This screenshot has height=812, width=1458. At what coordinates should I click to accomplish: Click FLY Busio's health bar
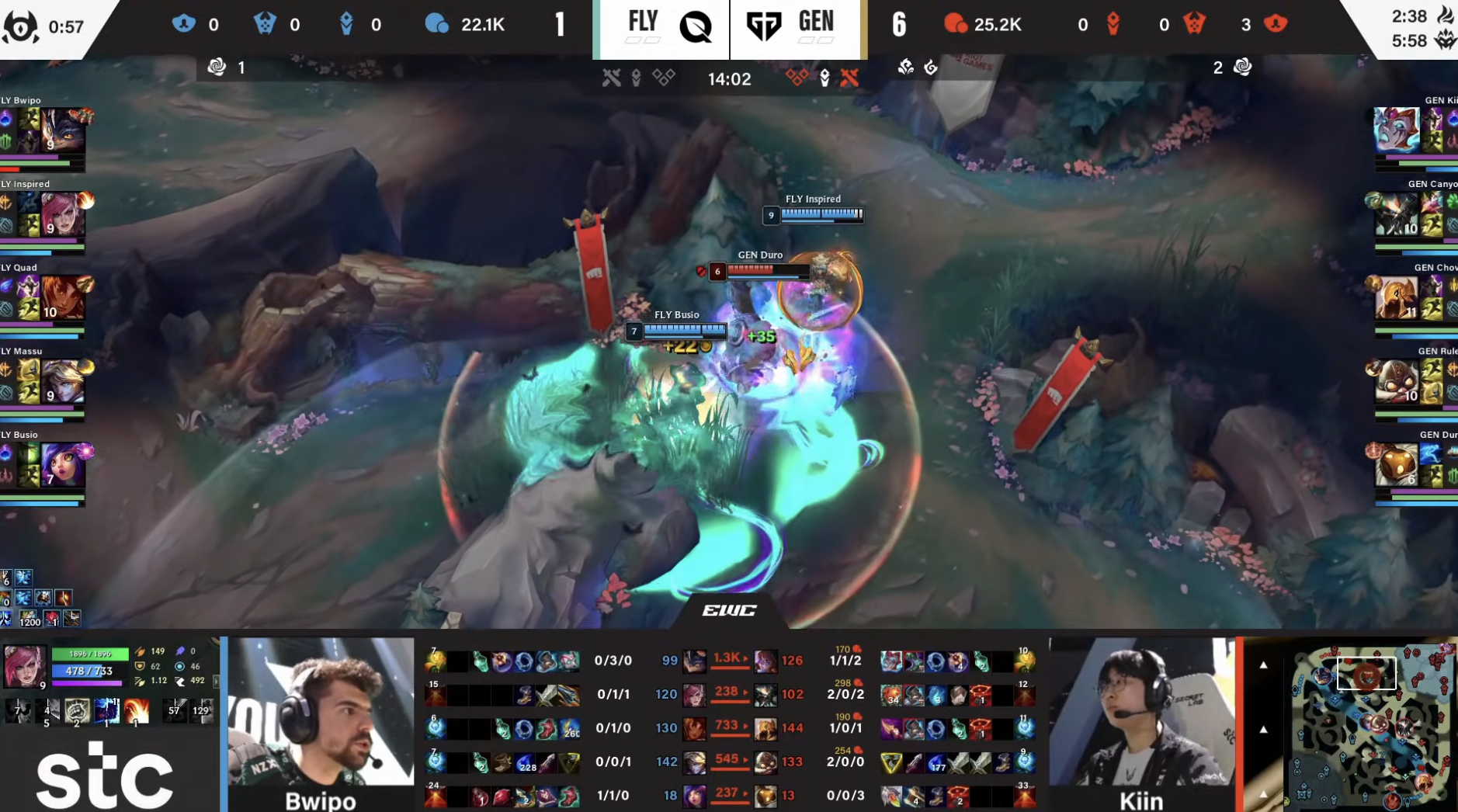pyautogui.click(x=683, y=330)
